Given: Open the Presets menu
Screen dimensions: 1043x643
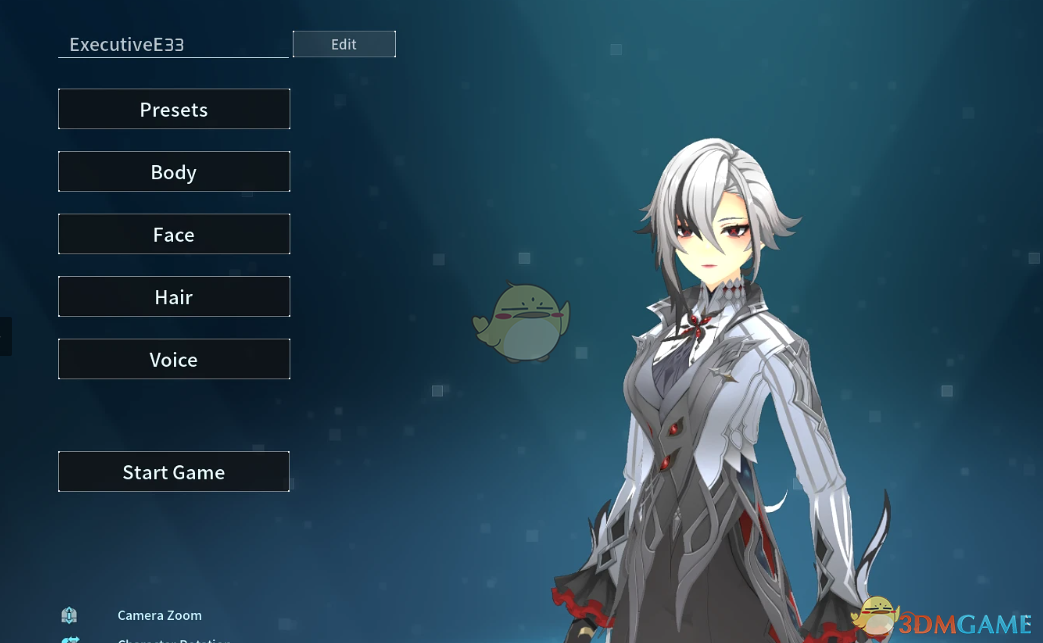Looking at the screenshot, I should tap(174, 109).
